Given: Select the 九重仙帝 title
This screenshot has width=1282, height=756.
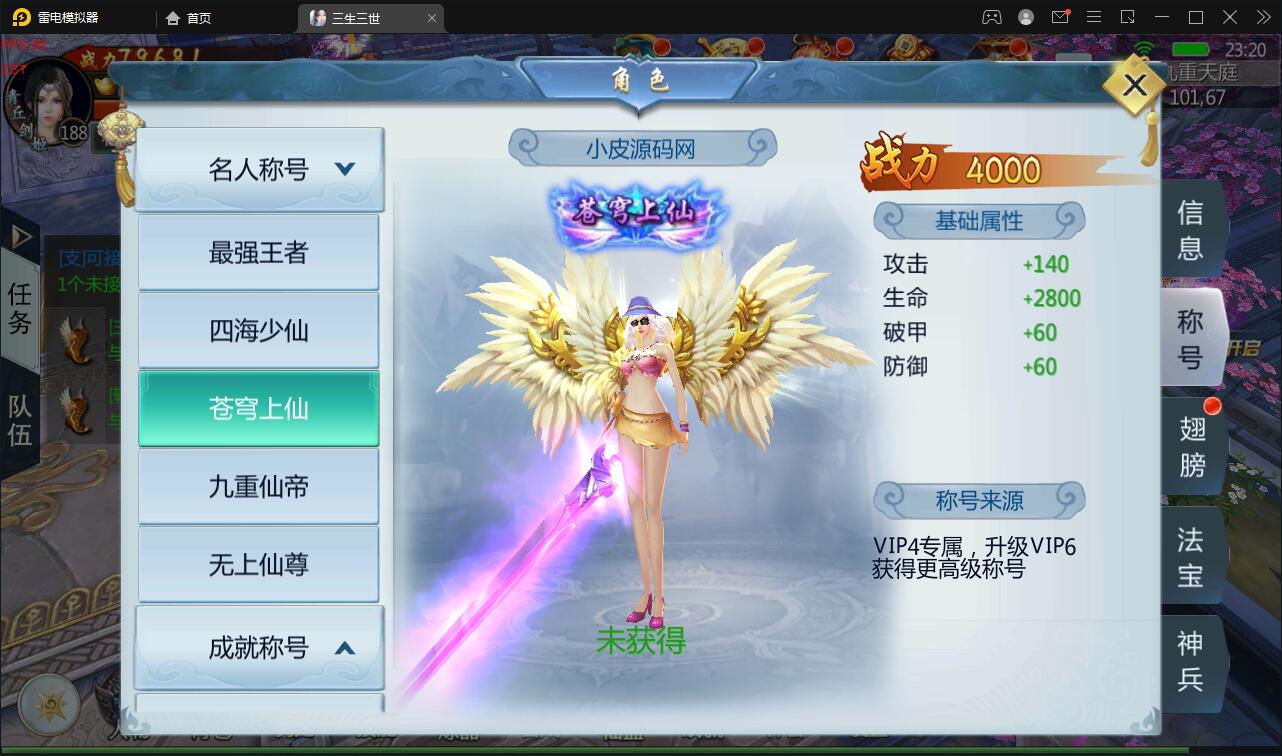Looking at the screenshot, I should point(258,485).
